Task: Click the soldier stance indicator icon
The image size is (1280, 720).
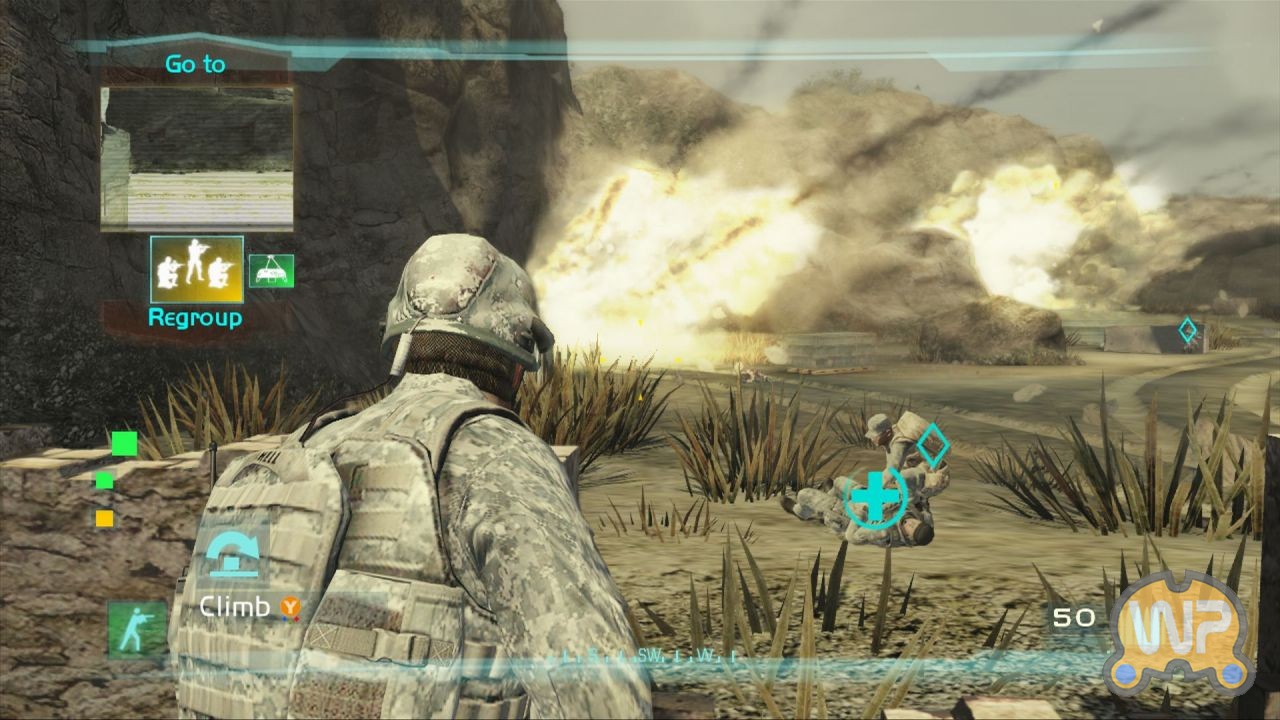Action: (137, 629)
